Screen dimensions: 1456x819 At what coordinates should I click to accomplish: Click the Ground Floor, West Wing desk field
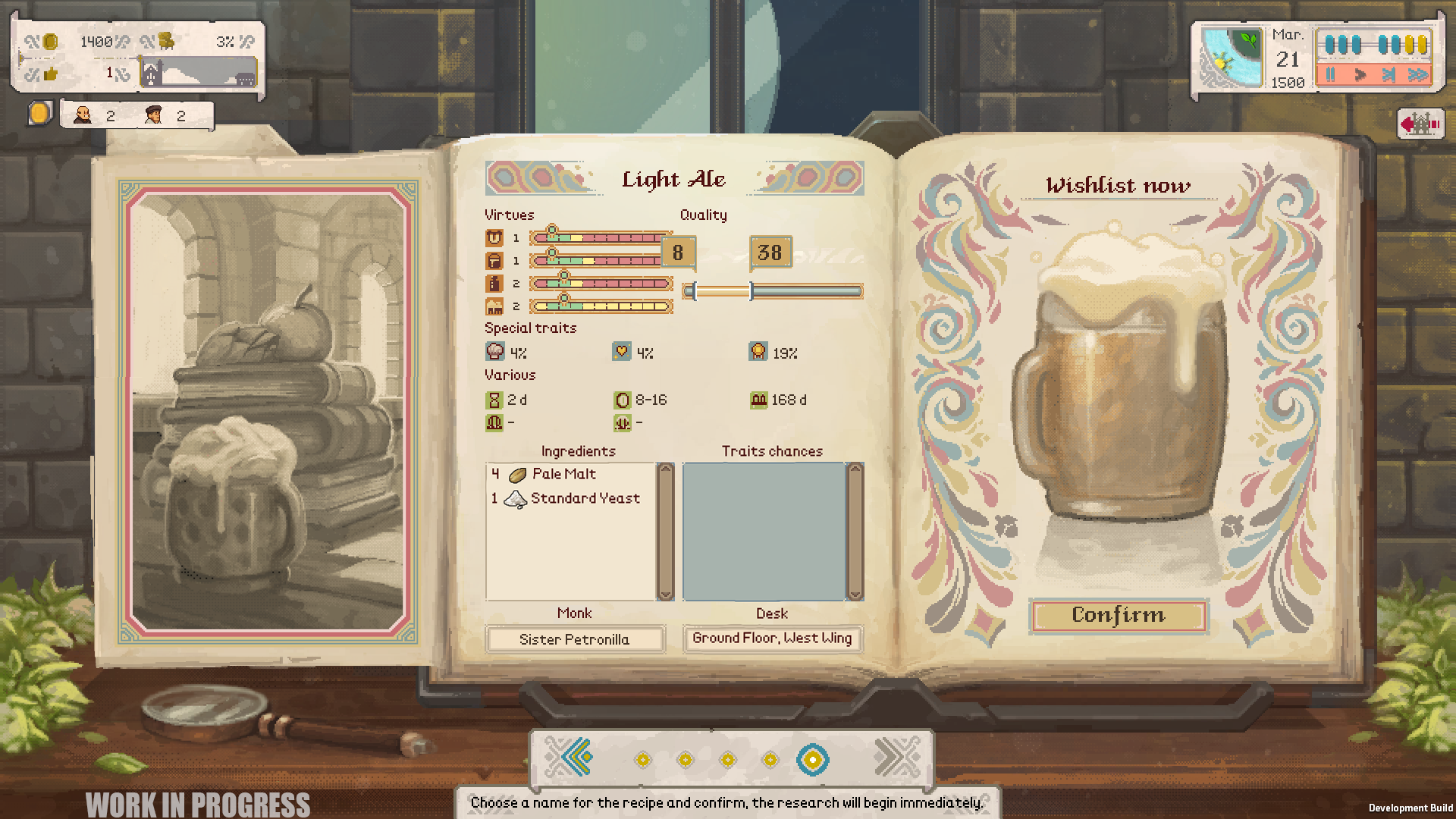click(x=772, y=639)
